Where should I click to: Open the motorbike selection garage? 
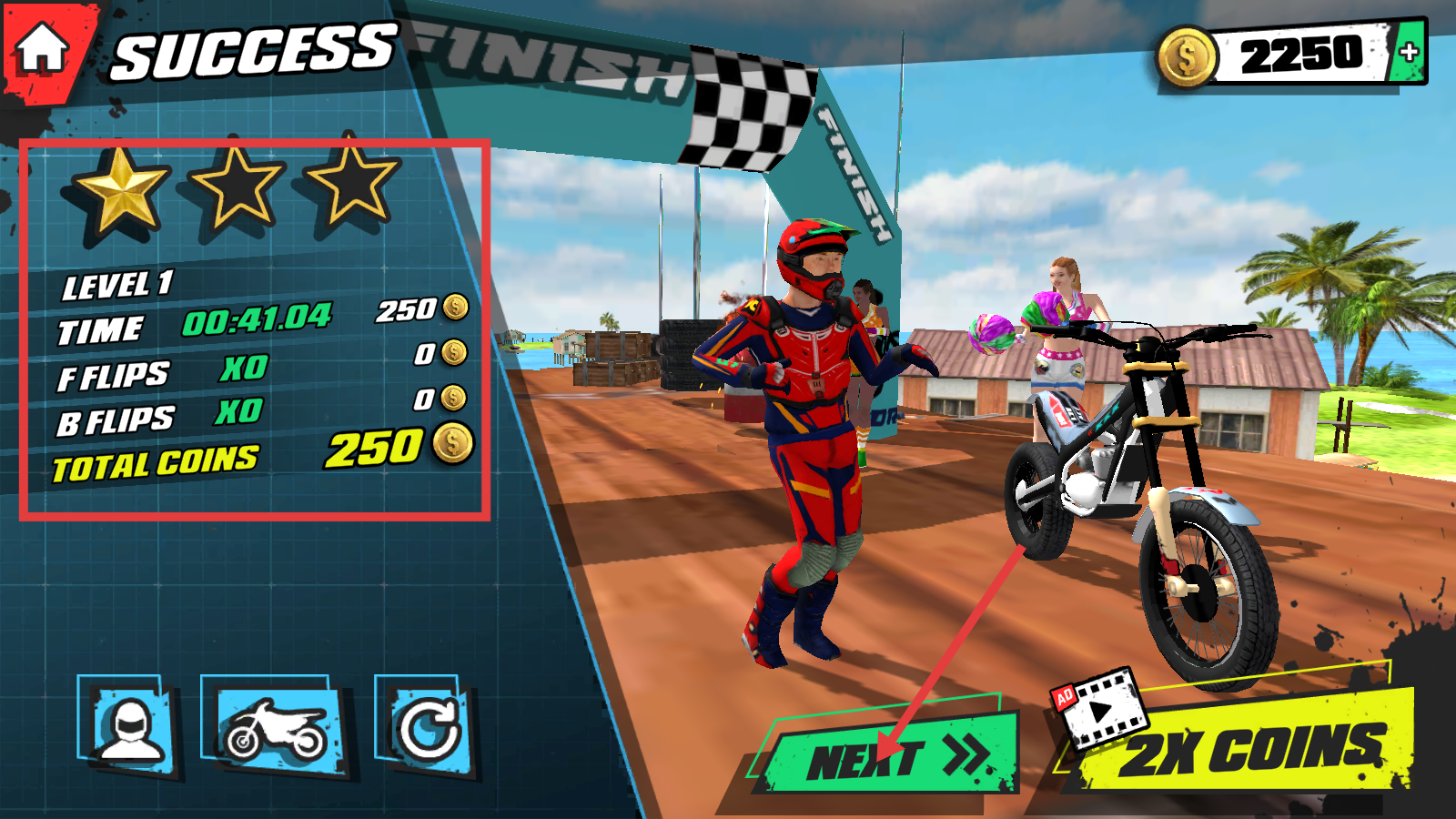[276, 728]
